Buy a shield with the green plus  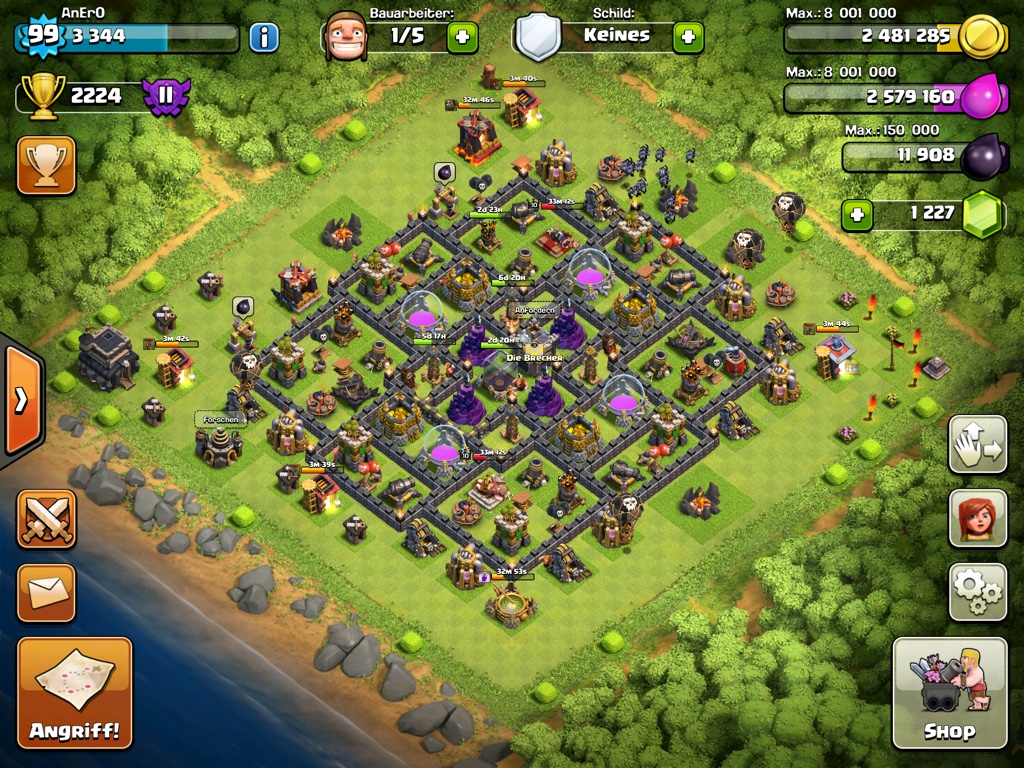coord(688,38)
